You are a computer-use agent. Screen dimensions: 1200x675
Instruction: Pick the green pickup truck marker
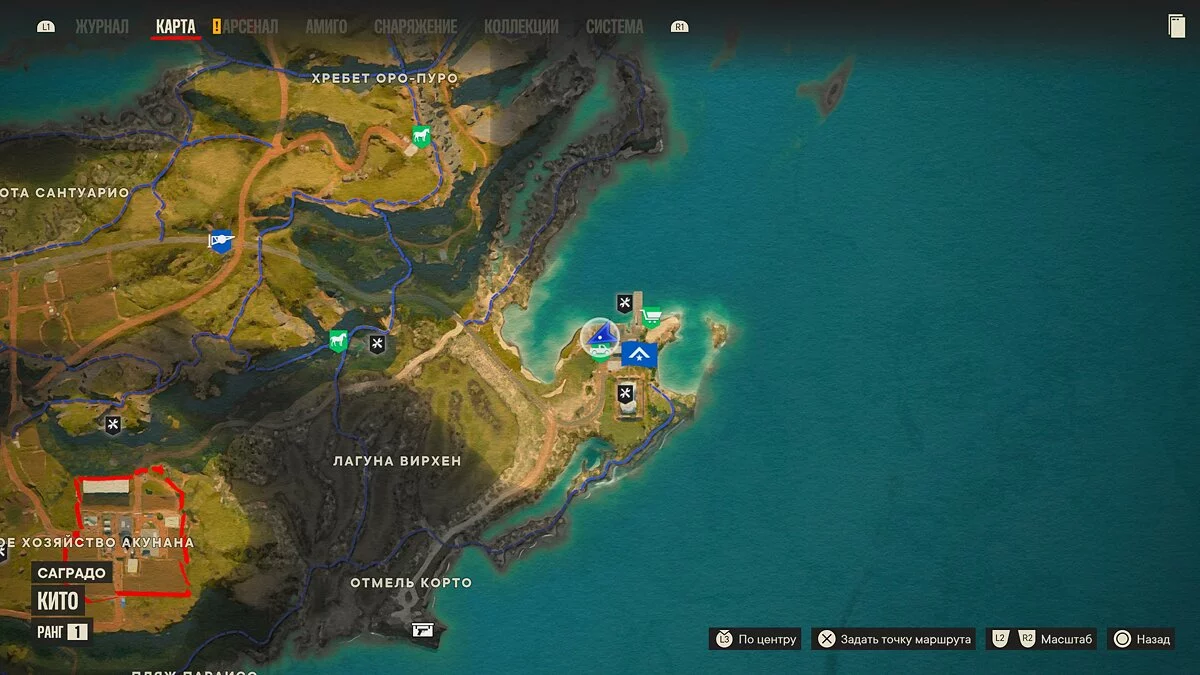coord(598,349)
